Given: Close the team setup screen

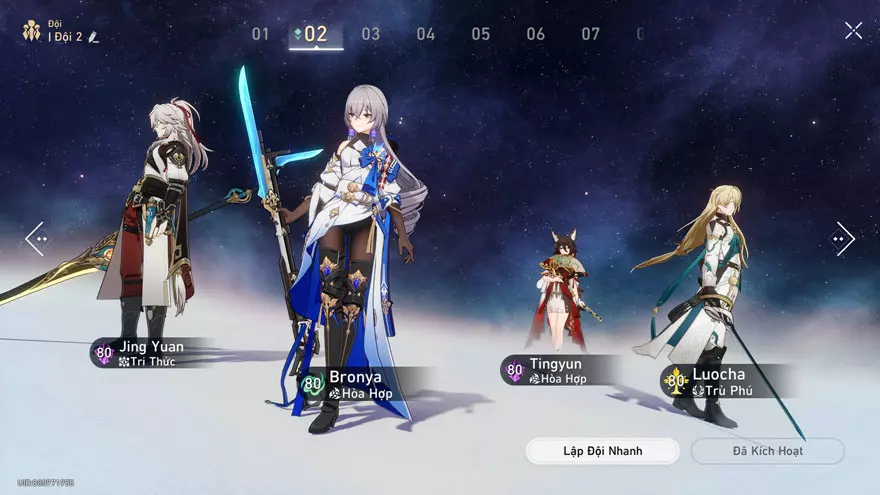Looking at the screenshot, I should 853,31.
